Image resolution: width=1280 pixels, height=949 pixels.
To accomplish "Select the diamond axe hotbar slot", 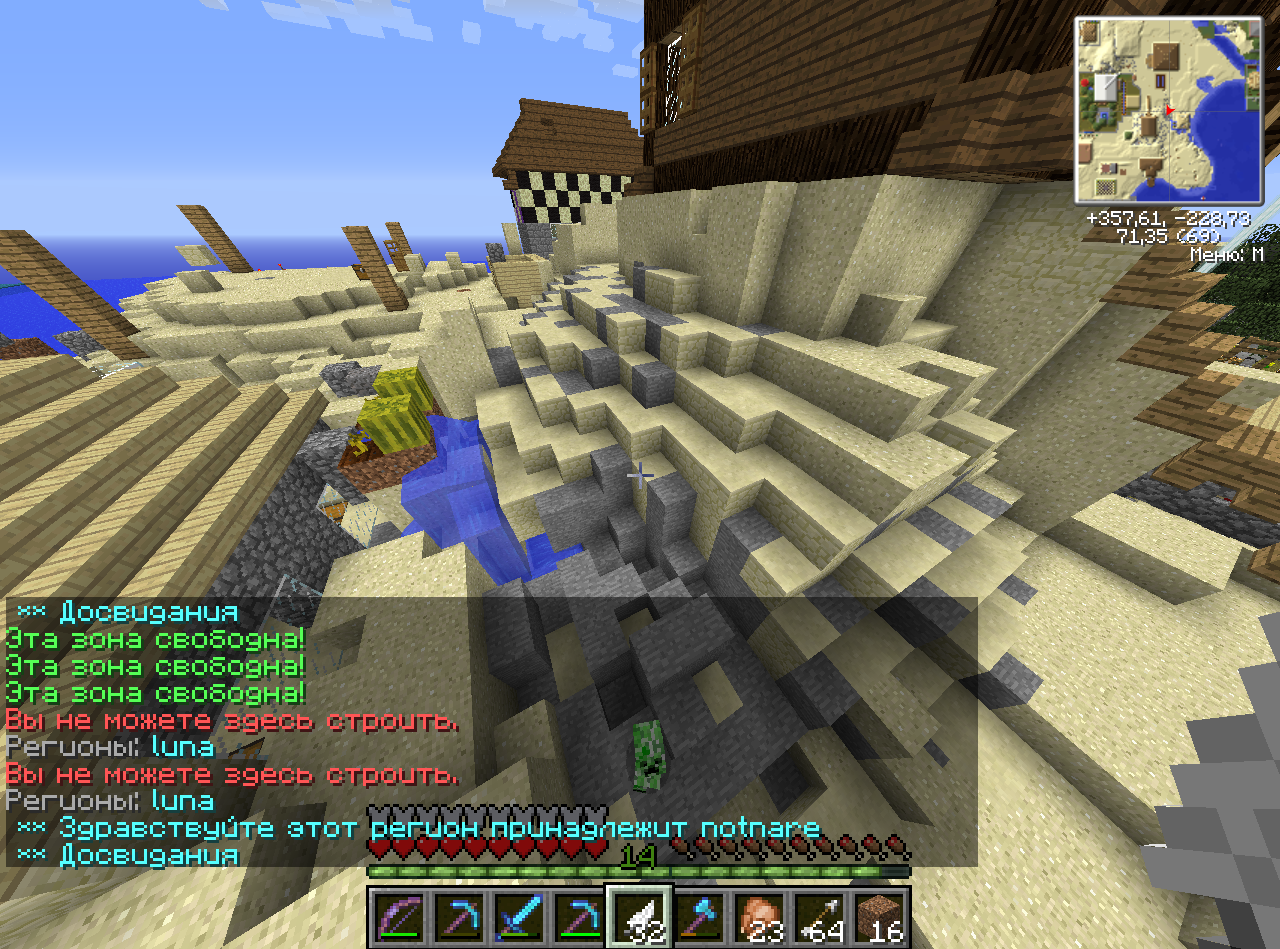I will pos(700,917).
